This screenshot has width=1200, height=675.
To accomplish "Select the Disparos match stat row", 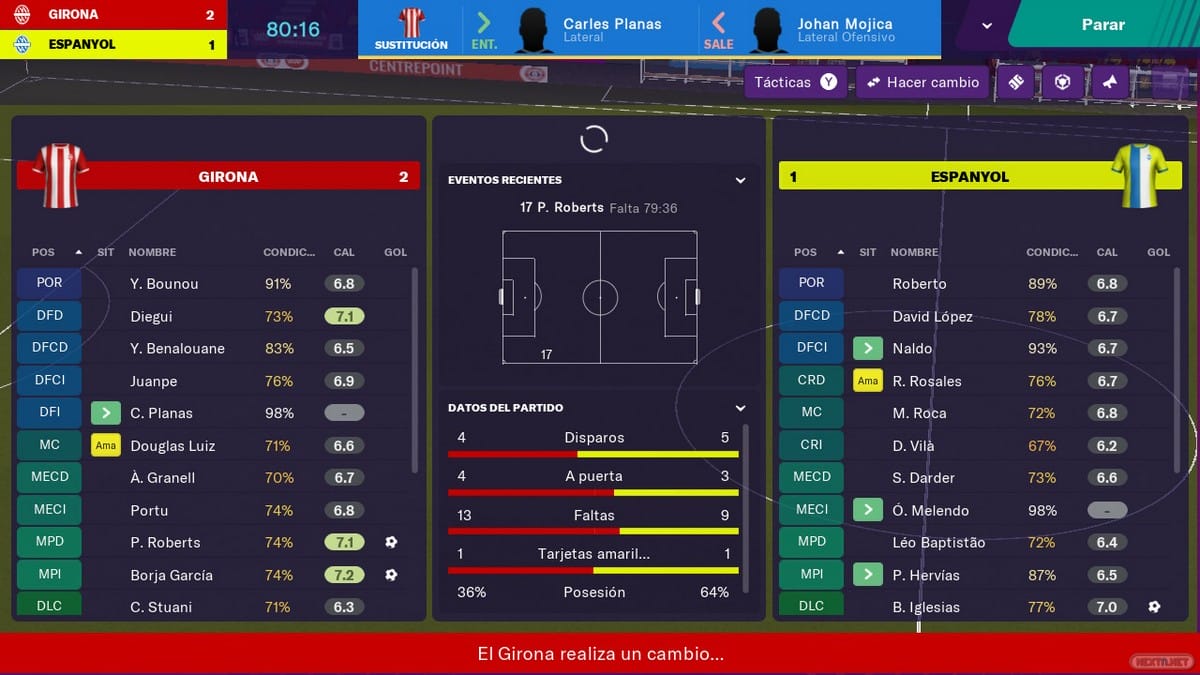I will pos(594,438).
